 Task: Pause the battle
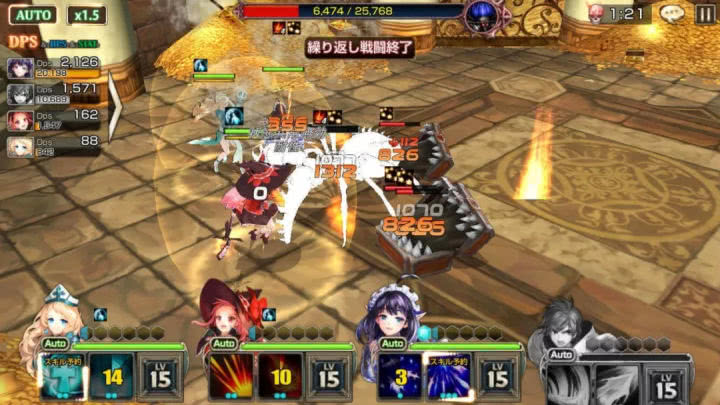pos(704,14)
